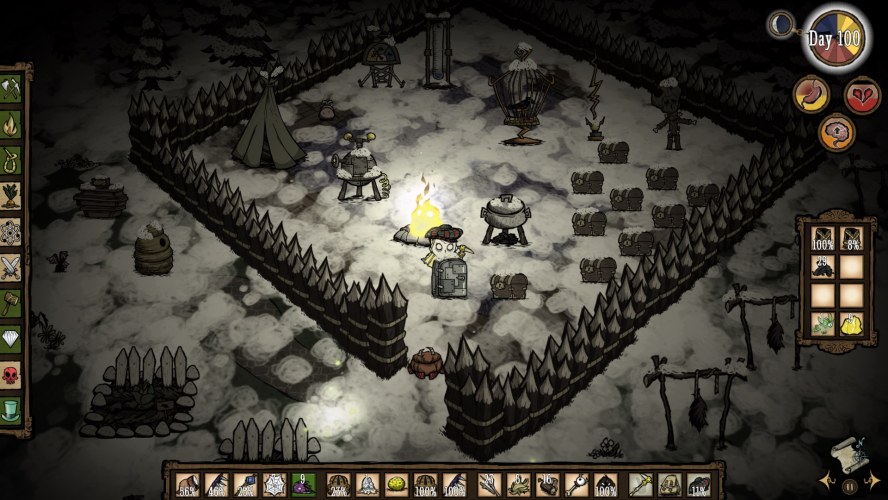This screenshot has width=888, height=500.
Task: Open the Tools crafting tab
Action: (x=11, y=89)
